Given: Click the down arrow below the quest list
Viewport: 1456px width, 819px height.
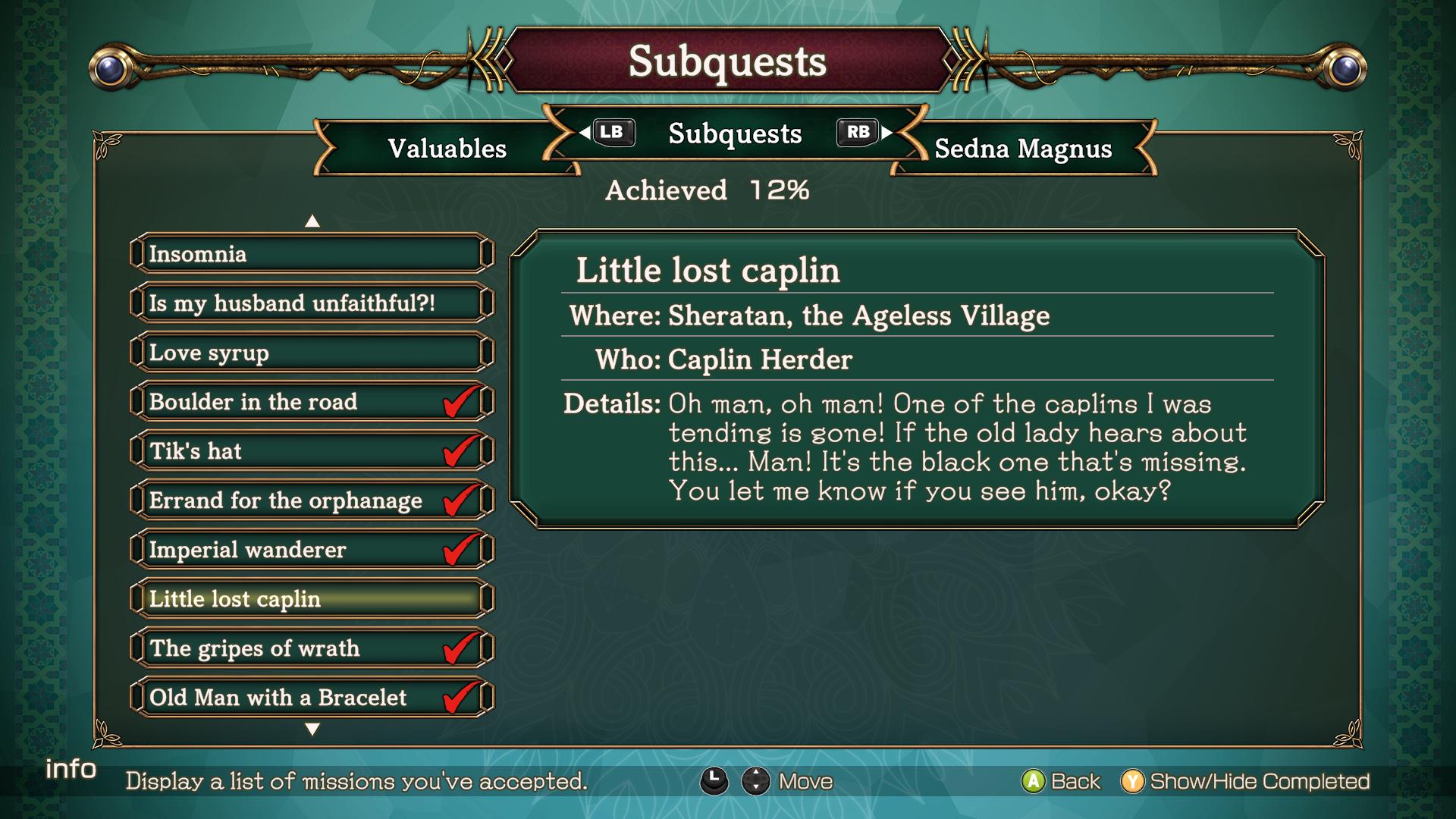Looking at the screenshot, I should [x=312, y=730].
